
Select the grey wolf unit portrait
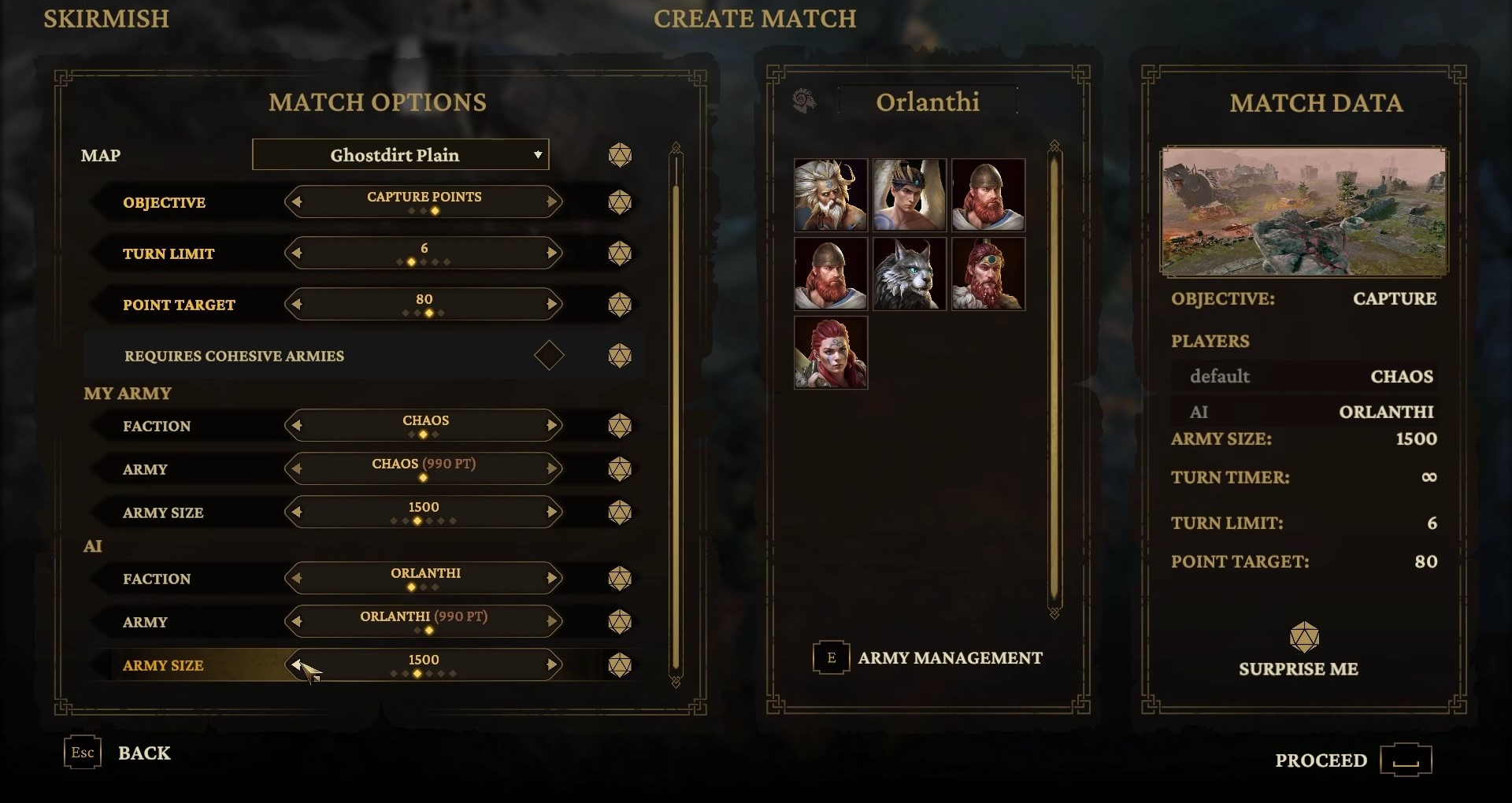click(910, 274)
